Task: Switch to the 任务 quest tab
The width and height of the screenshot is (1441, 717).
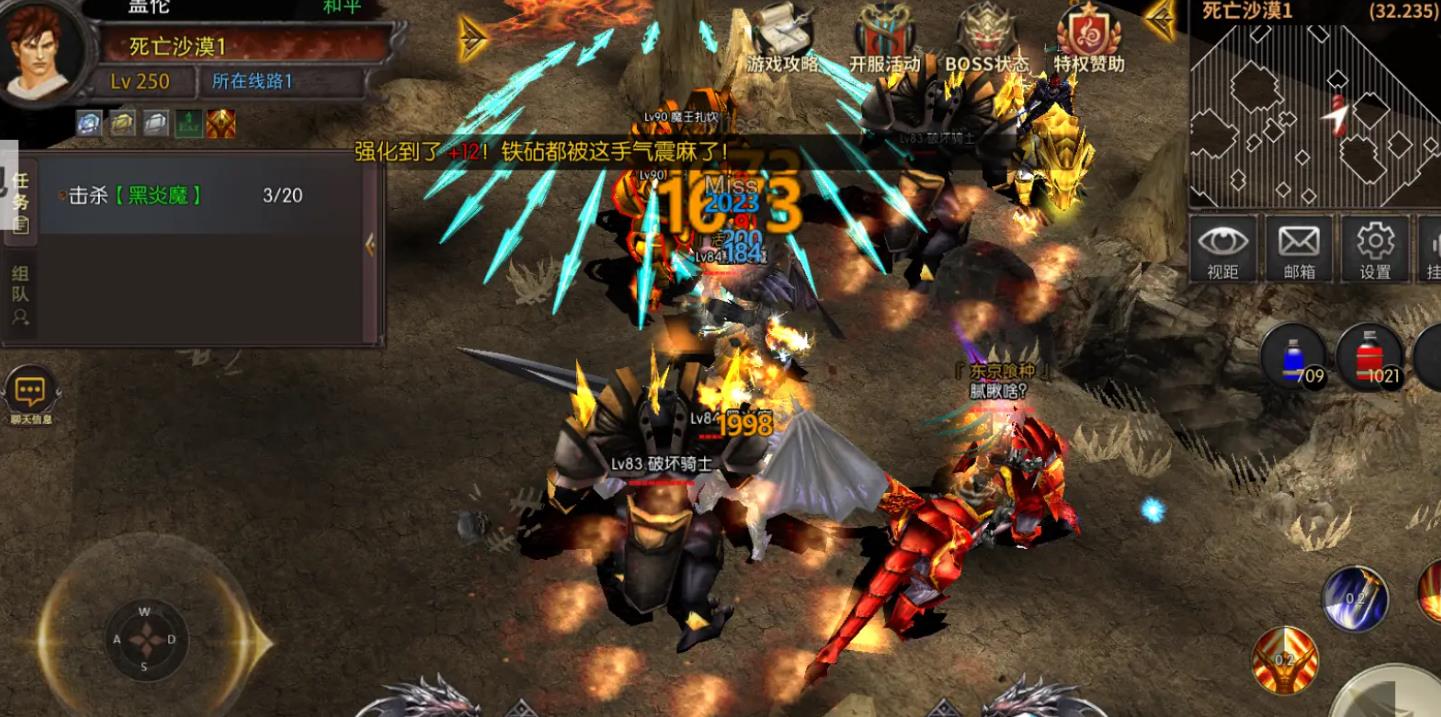Action: pos(20,201)
